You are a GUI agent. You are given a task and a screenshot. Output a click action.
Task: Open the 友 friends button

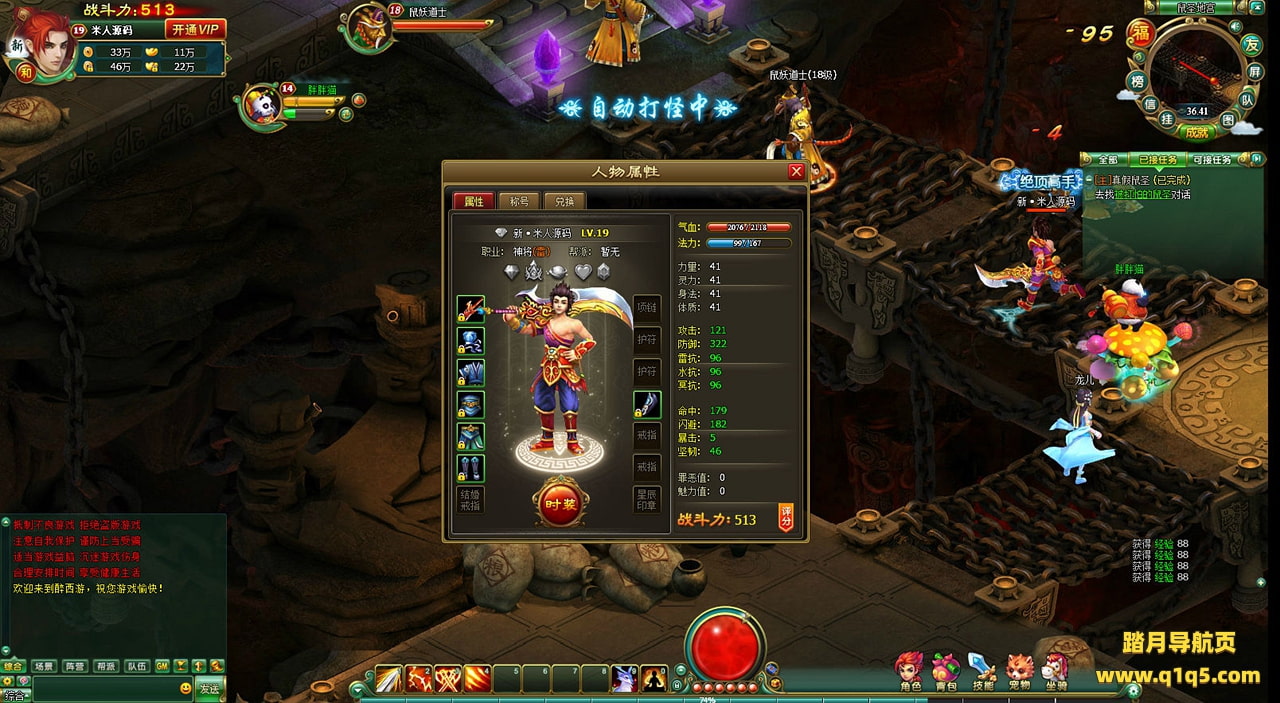tap(1250, 44)
